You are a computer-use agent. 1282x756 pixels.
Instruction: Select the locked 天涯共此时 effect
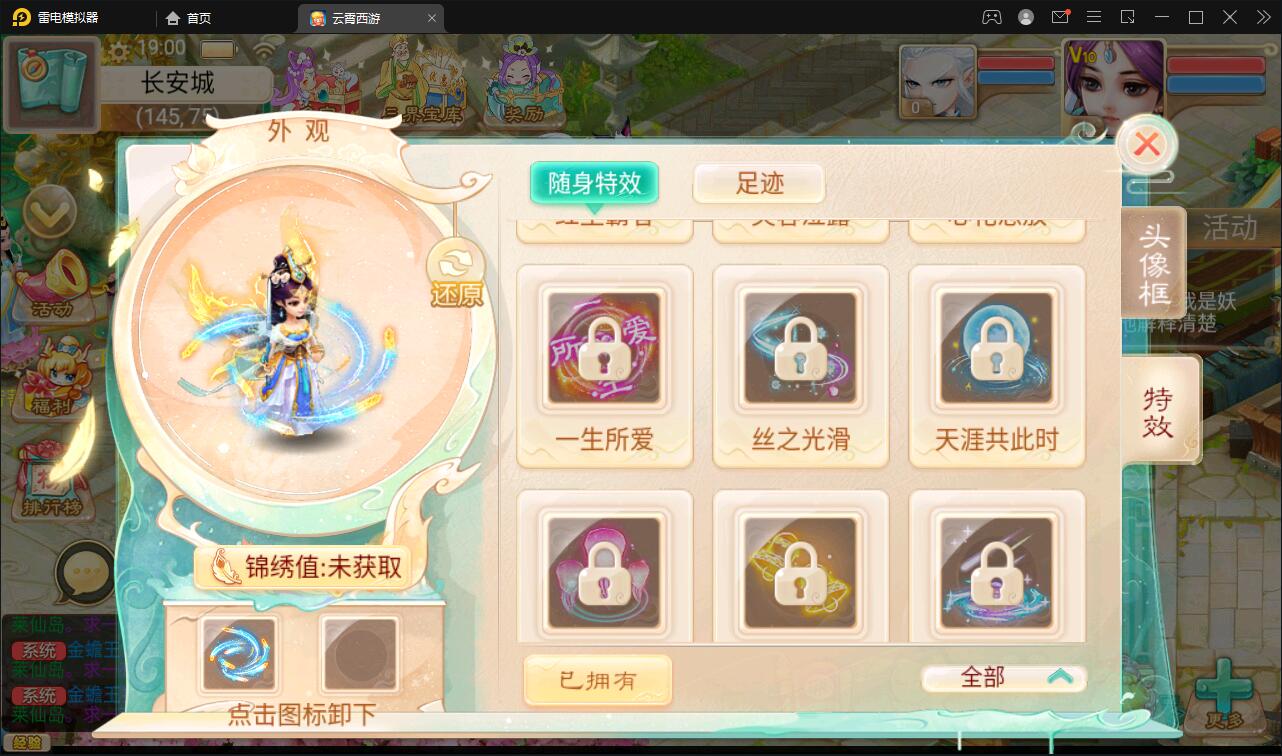pyautogui.click(x=996, y=348)
